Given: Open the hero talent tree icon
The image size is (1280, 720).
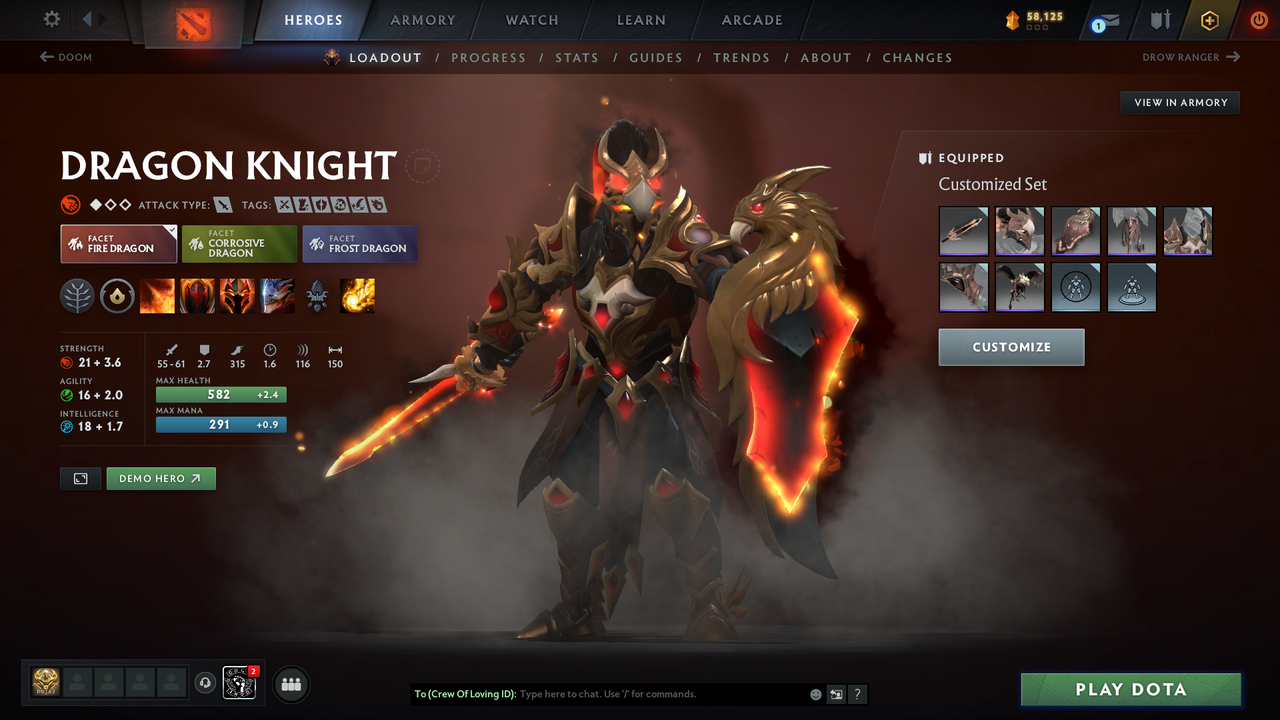Looking at the screenshot, I should pos(77,296).
